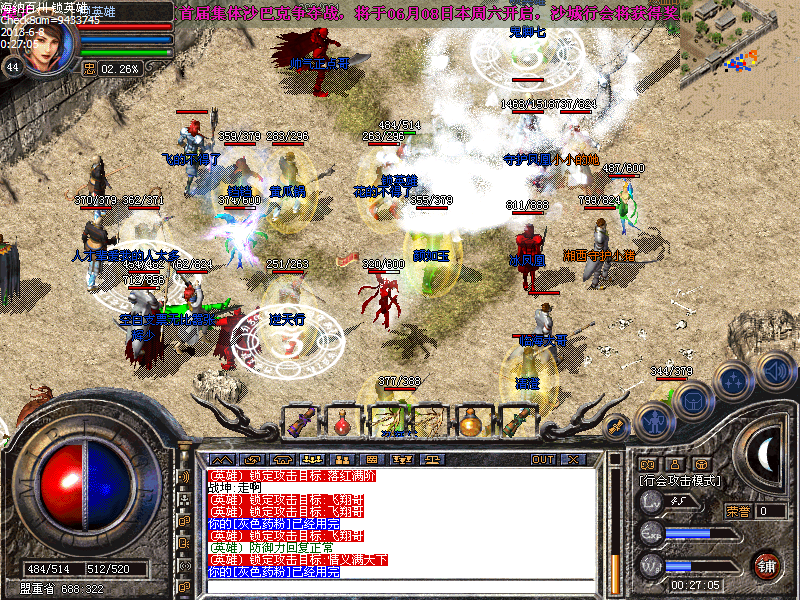Open the minimap of the desert town
The height and width of the screenshot is (600, 800).
pyautogui.click(x=739, y=45)
